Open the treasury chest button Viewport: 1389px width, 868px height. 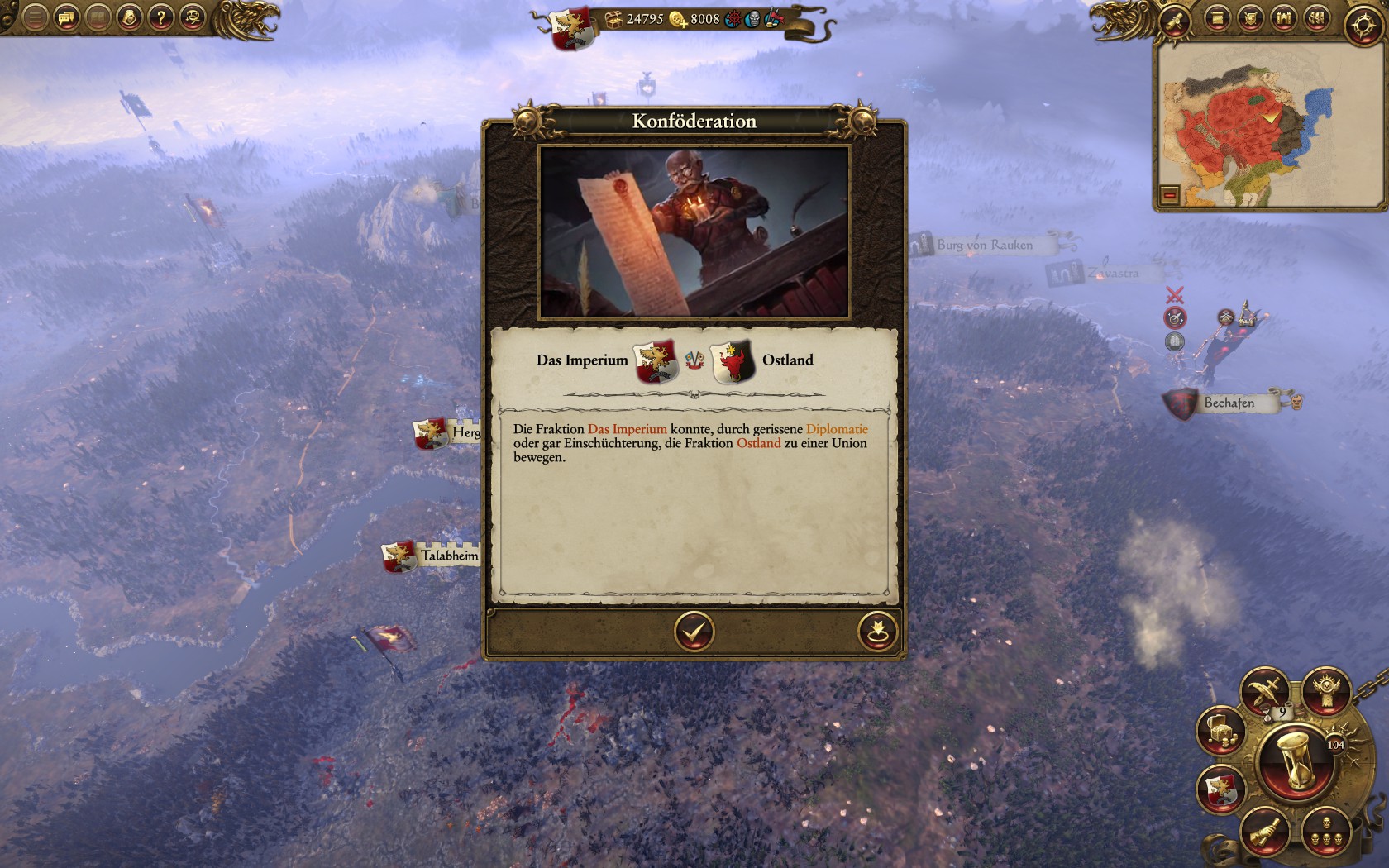point(1222,732)
